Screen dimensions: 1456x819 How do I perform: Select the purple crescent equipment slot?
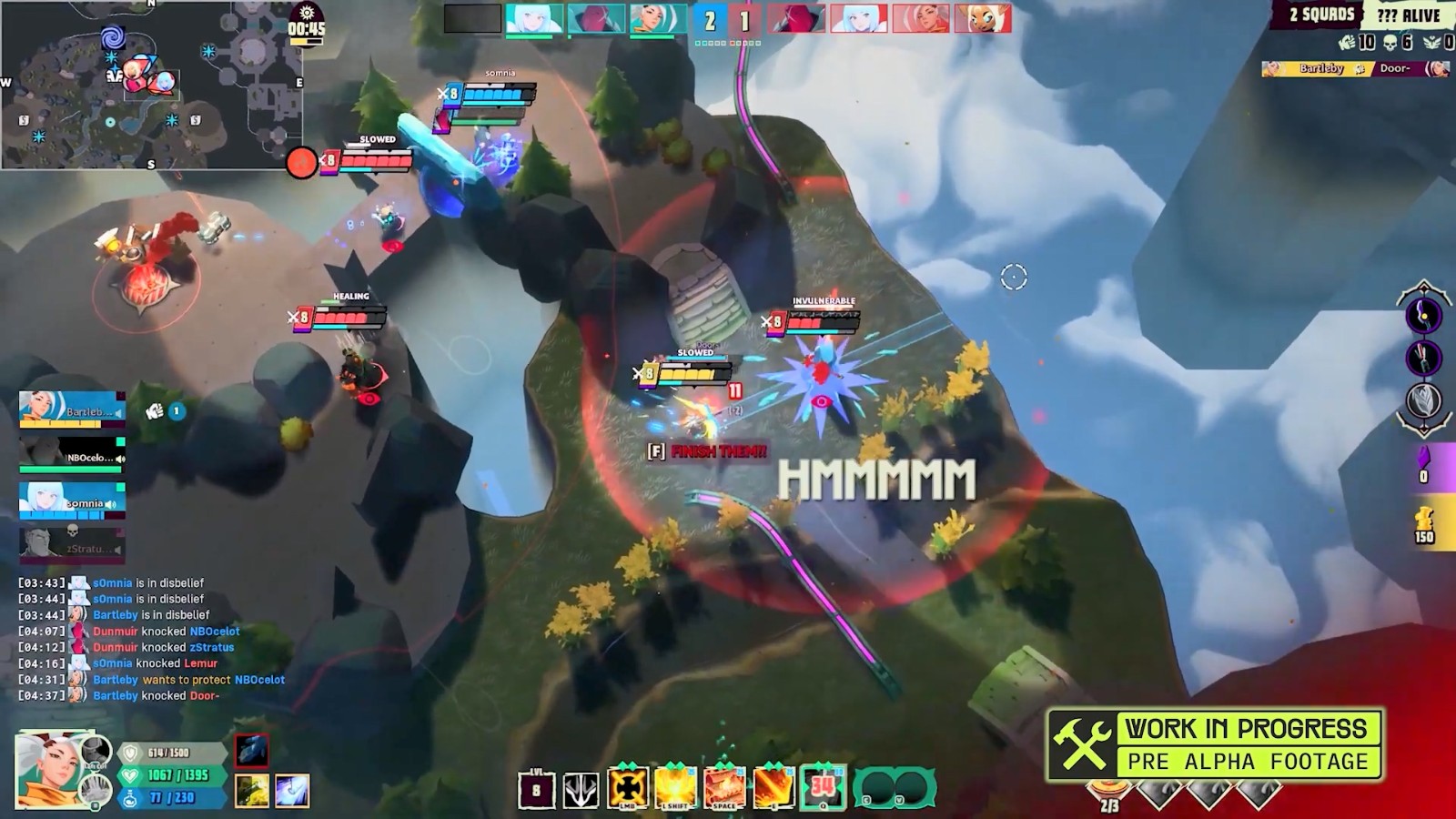1423,316
